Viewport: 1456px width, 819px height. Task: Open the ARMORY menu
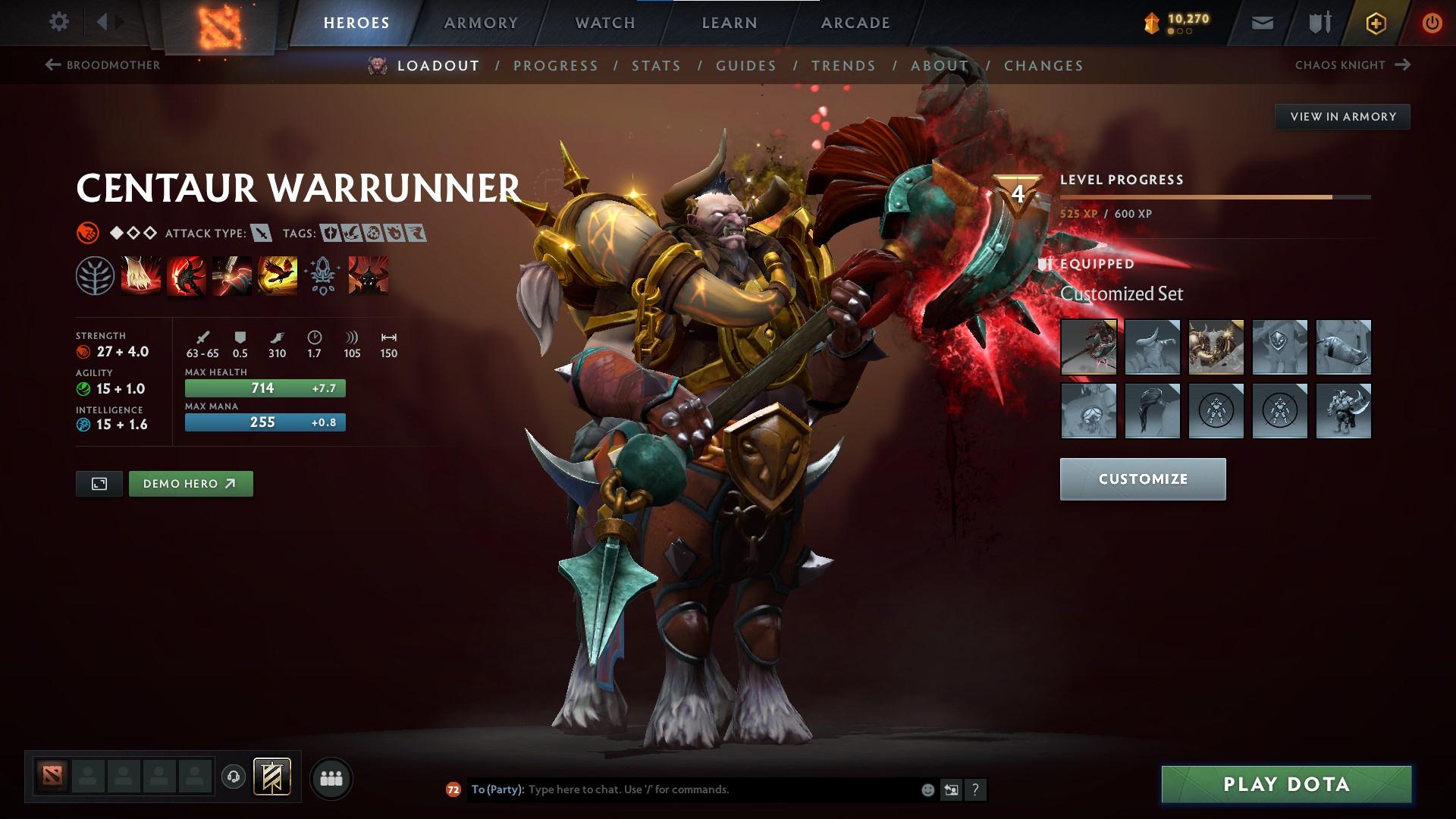tap(482, 22)
